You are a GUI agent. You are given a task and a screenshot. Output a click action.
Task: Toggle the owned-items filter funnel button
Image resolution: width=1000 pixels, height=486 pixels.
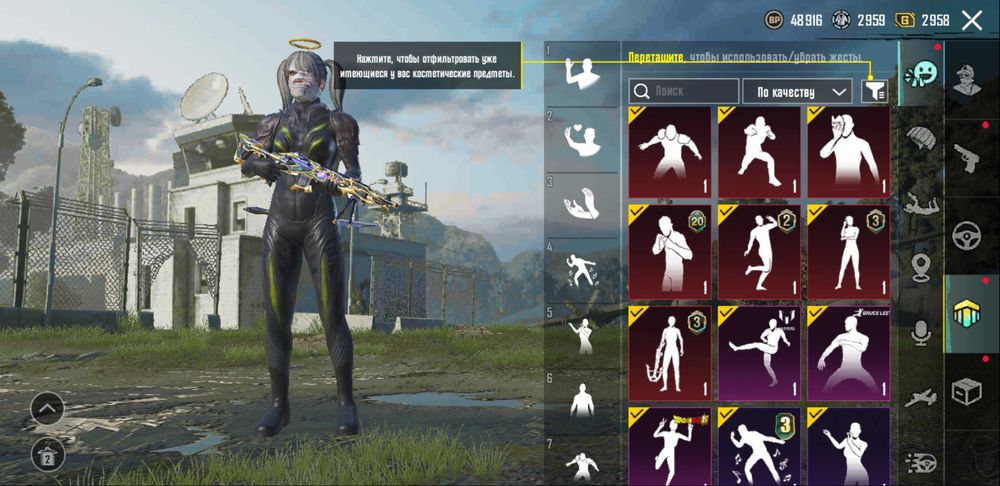tap(874, 91)
